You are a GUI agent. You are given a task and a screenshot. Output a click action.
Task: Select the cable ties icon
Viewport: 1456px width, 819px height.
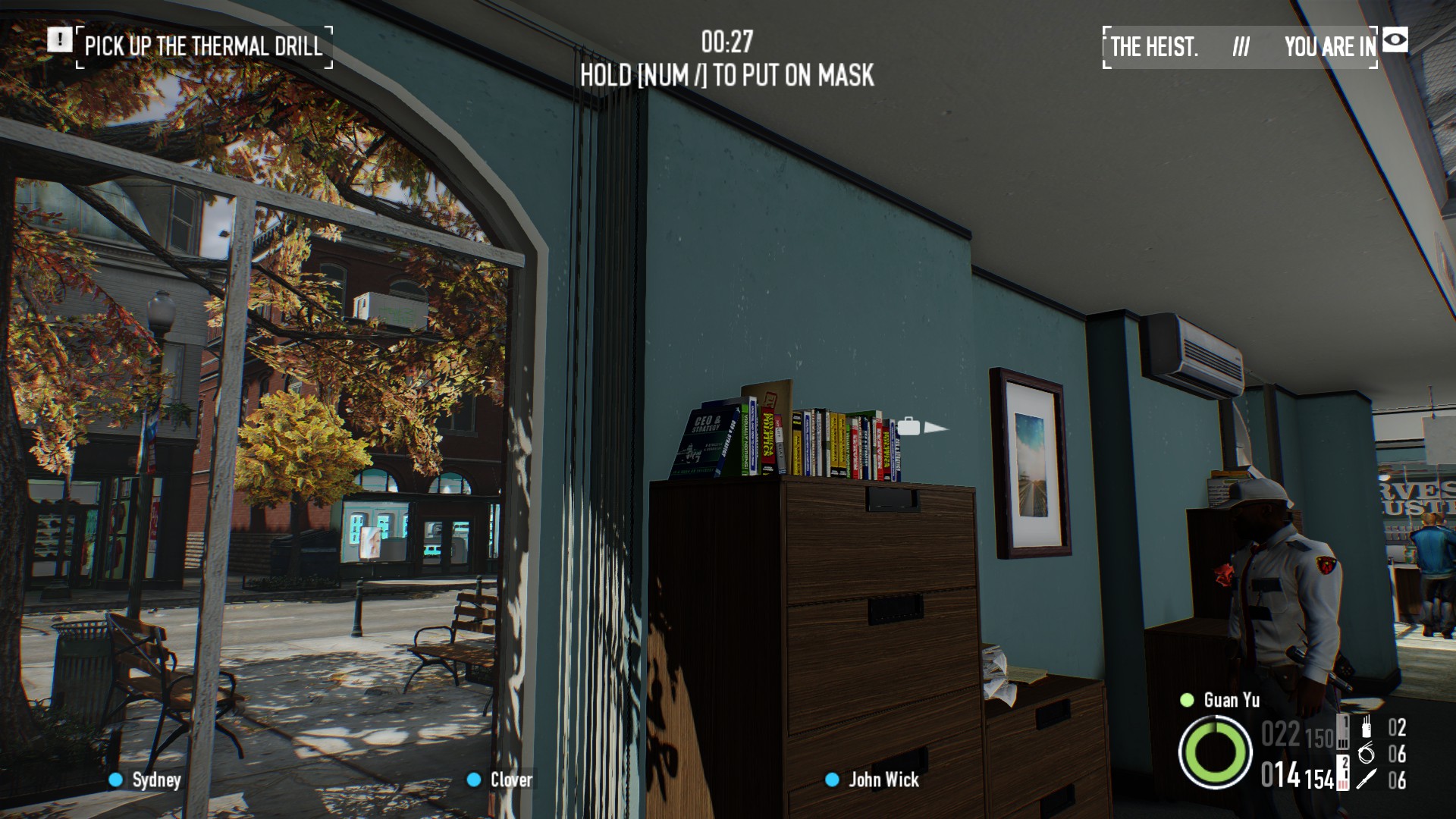pyautogui.click(x=1367, y=753)
